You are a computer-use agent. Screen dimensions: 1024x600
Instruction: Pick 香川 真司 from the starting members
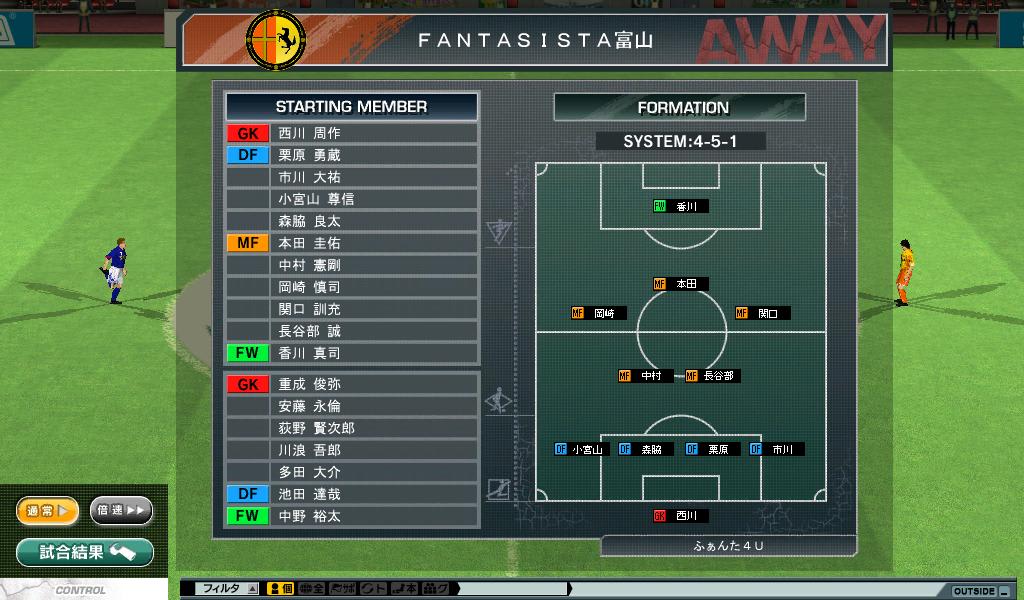tap(351, 353)
